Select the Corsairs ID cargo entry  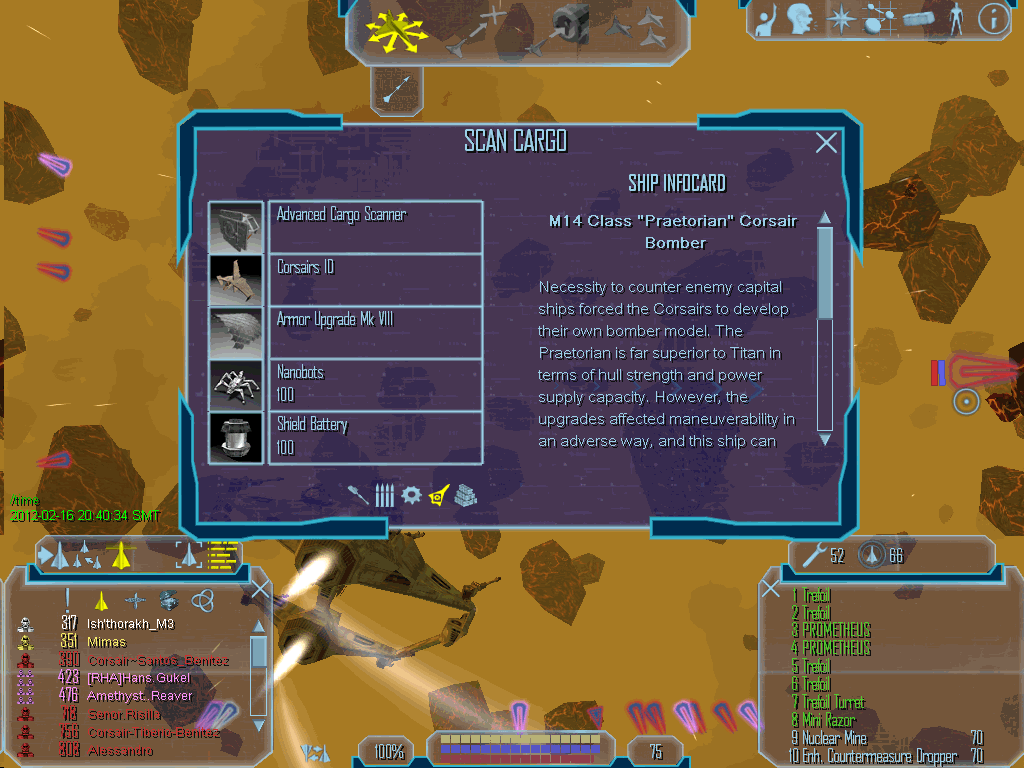375,280
